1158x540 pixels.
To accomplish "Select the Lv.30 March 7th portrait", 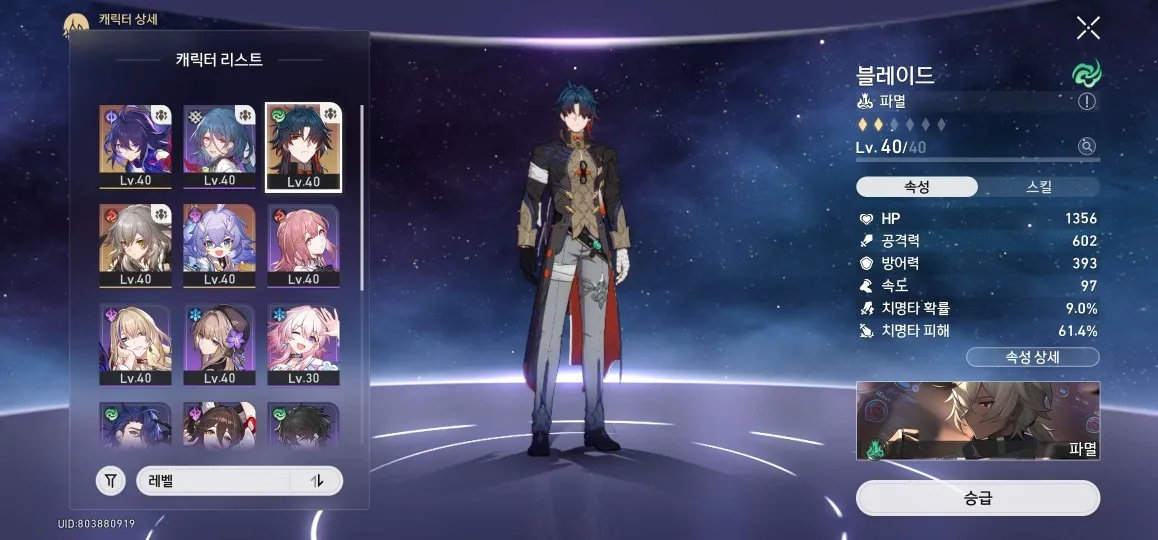I will point(303,345).
